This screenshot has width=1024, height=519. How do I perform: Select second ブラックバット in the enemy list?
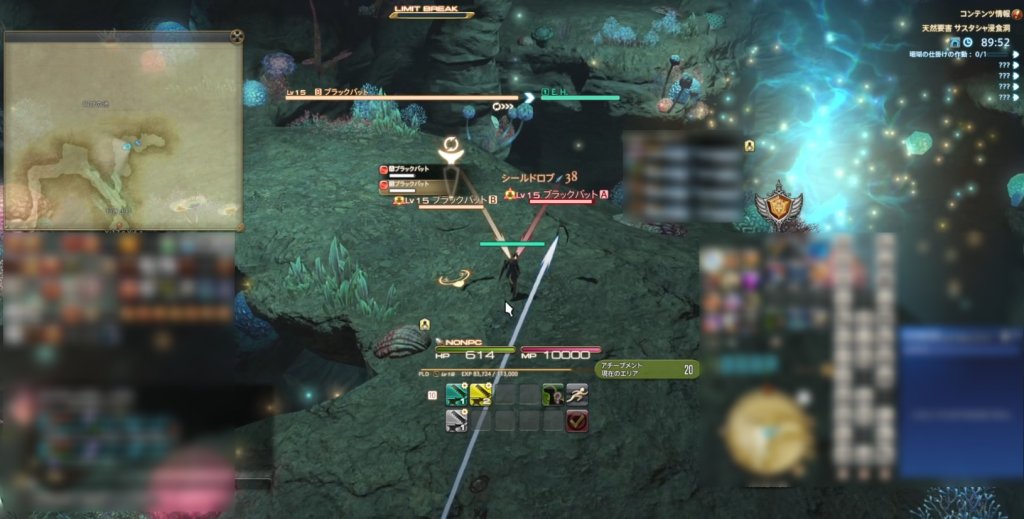[410, 185]
